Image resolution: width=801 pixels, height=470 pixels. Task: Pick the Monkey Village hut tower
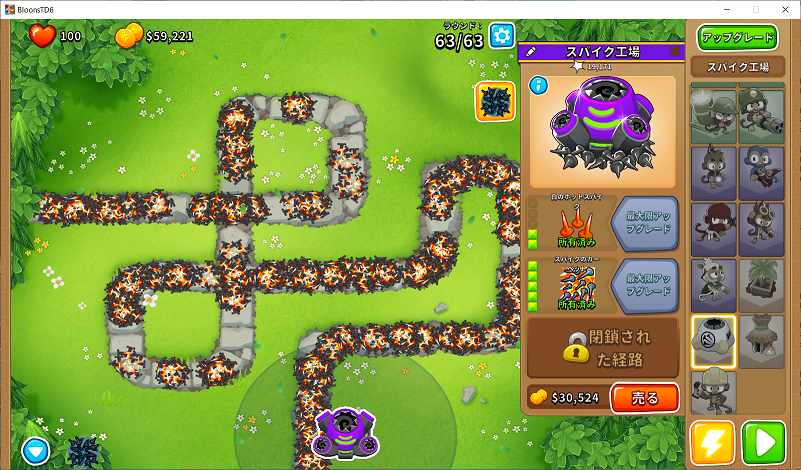point(762,341)
